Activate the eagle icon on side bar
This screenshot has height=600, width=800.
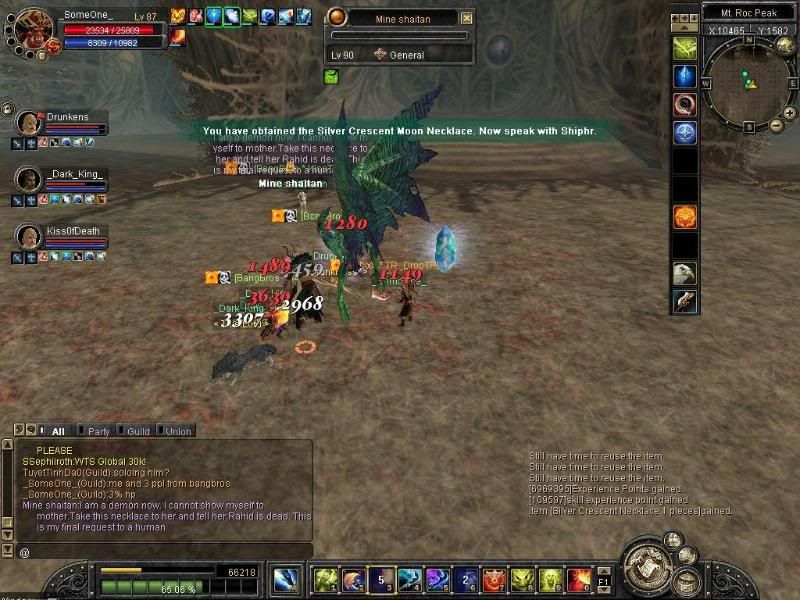click(x=685, y=273)
